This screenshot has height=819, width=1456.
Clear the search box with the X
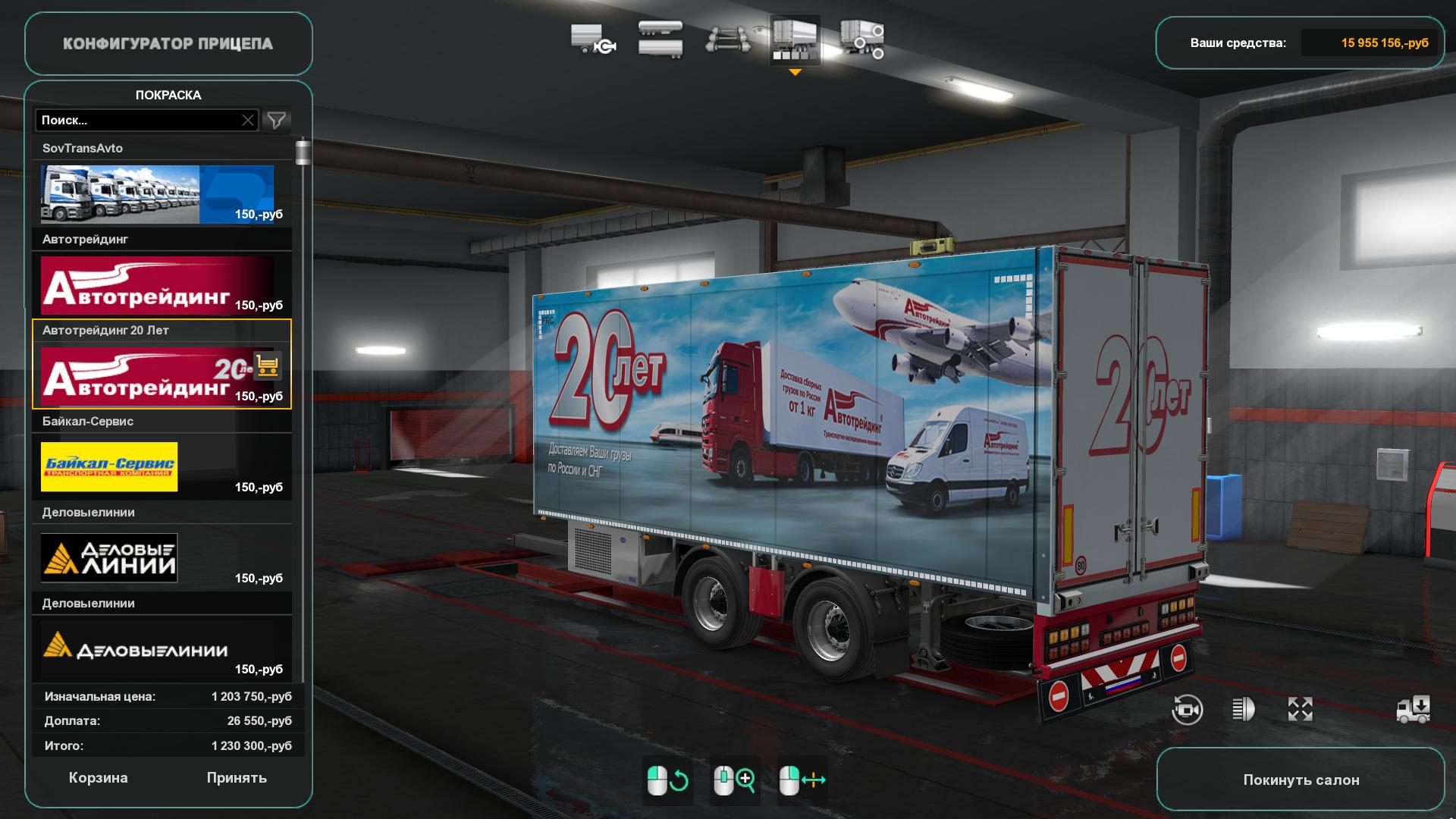click(x=248, y=121)
